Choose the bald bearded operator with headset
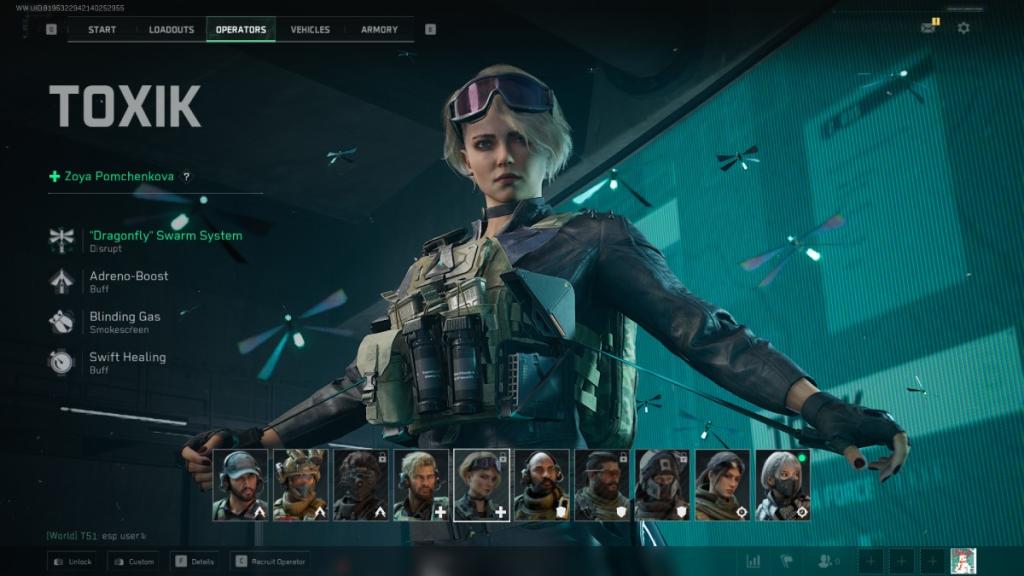This screenshot has height=576, width=1024. [541, 485]
